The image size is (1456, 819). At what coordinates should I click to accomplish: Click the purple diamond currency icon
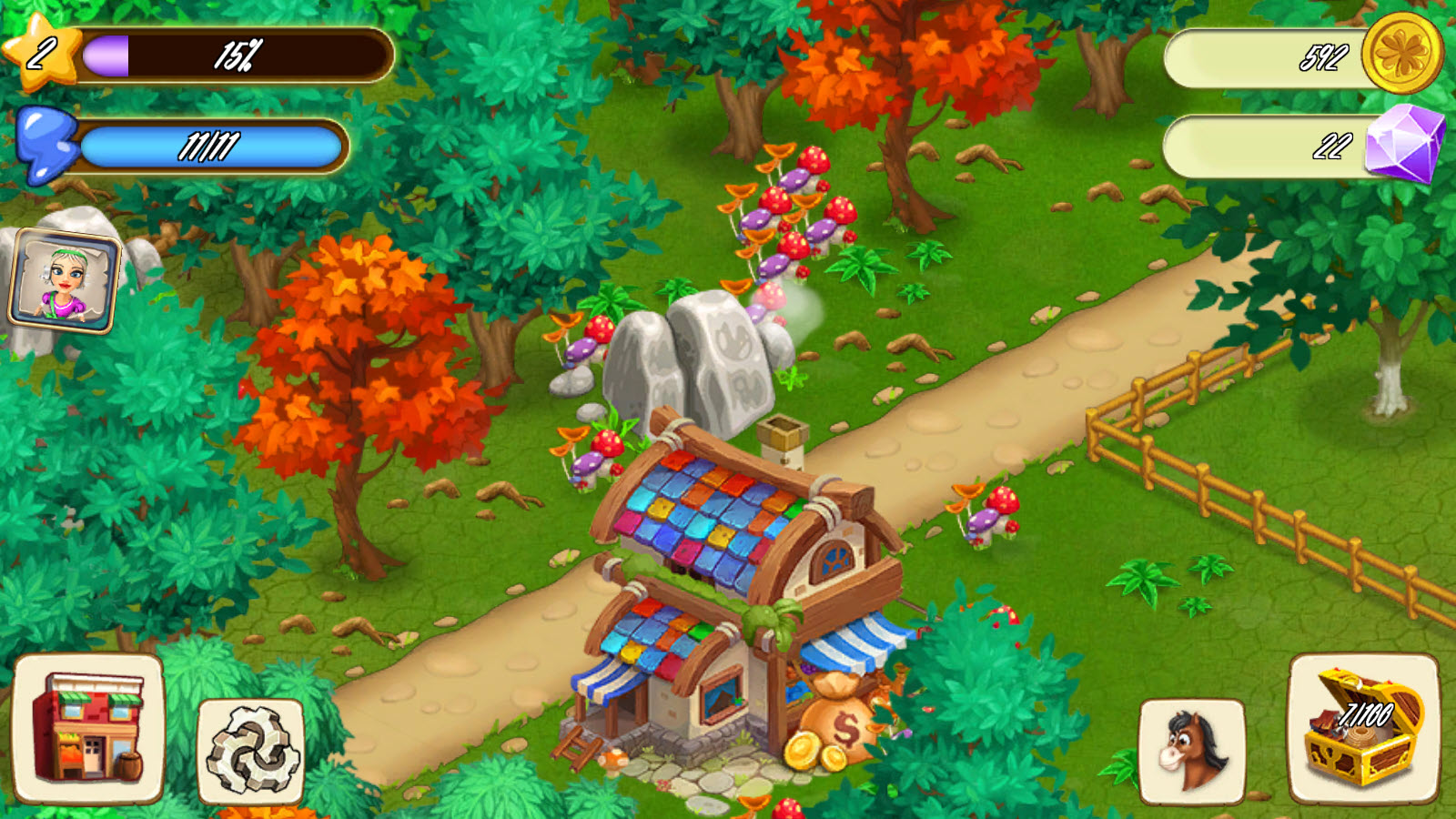pyautogui.click(x=1407, y=142)
